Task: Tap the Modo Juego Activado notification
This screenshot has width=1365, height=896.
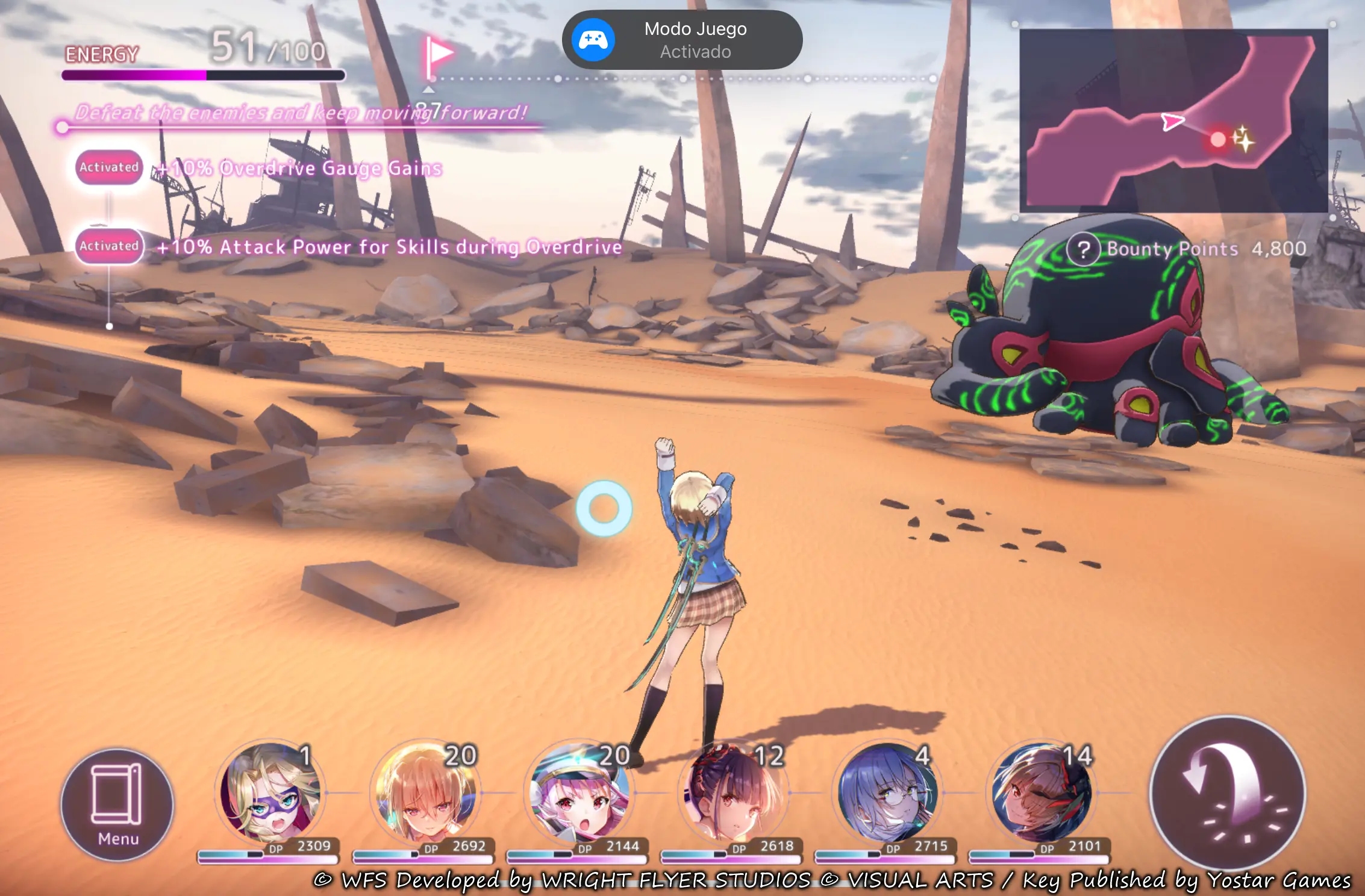Action: tap(682, 40)
